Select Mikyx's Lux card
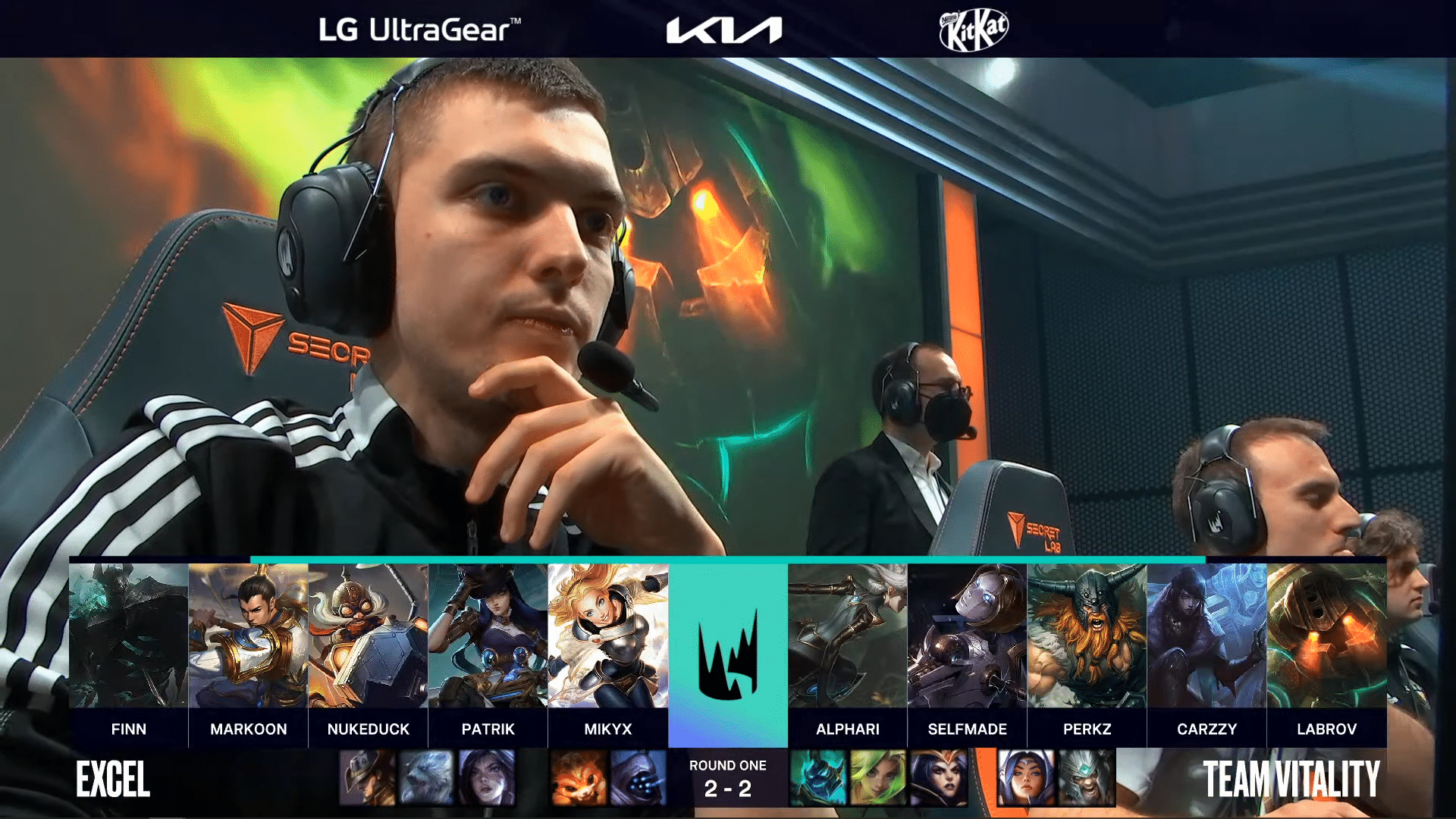The height and width of the screenshot is (819, 1456). 607,635
